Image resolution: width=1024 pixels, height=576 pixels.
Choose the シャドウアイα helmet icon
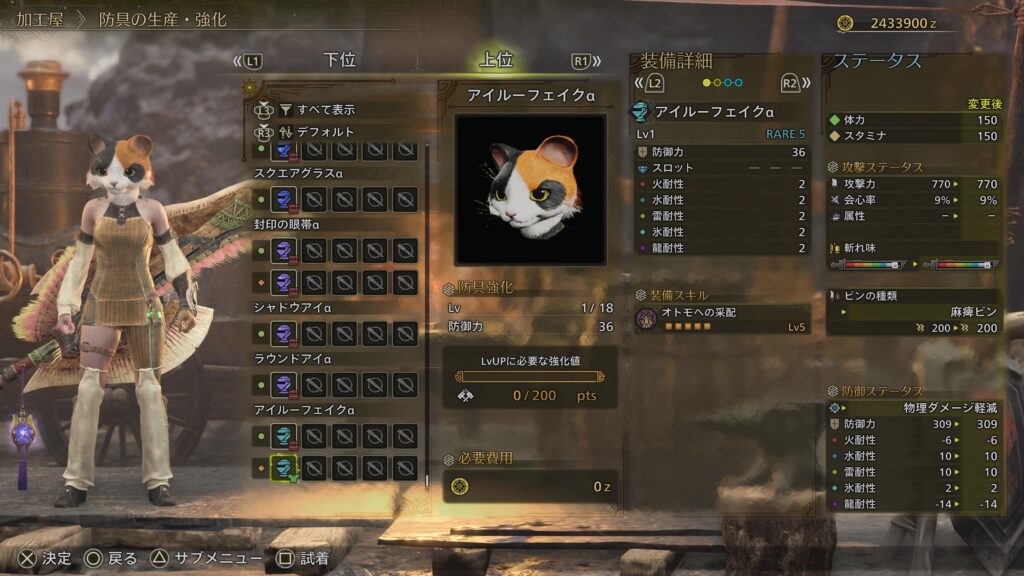click(284, 332)
